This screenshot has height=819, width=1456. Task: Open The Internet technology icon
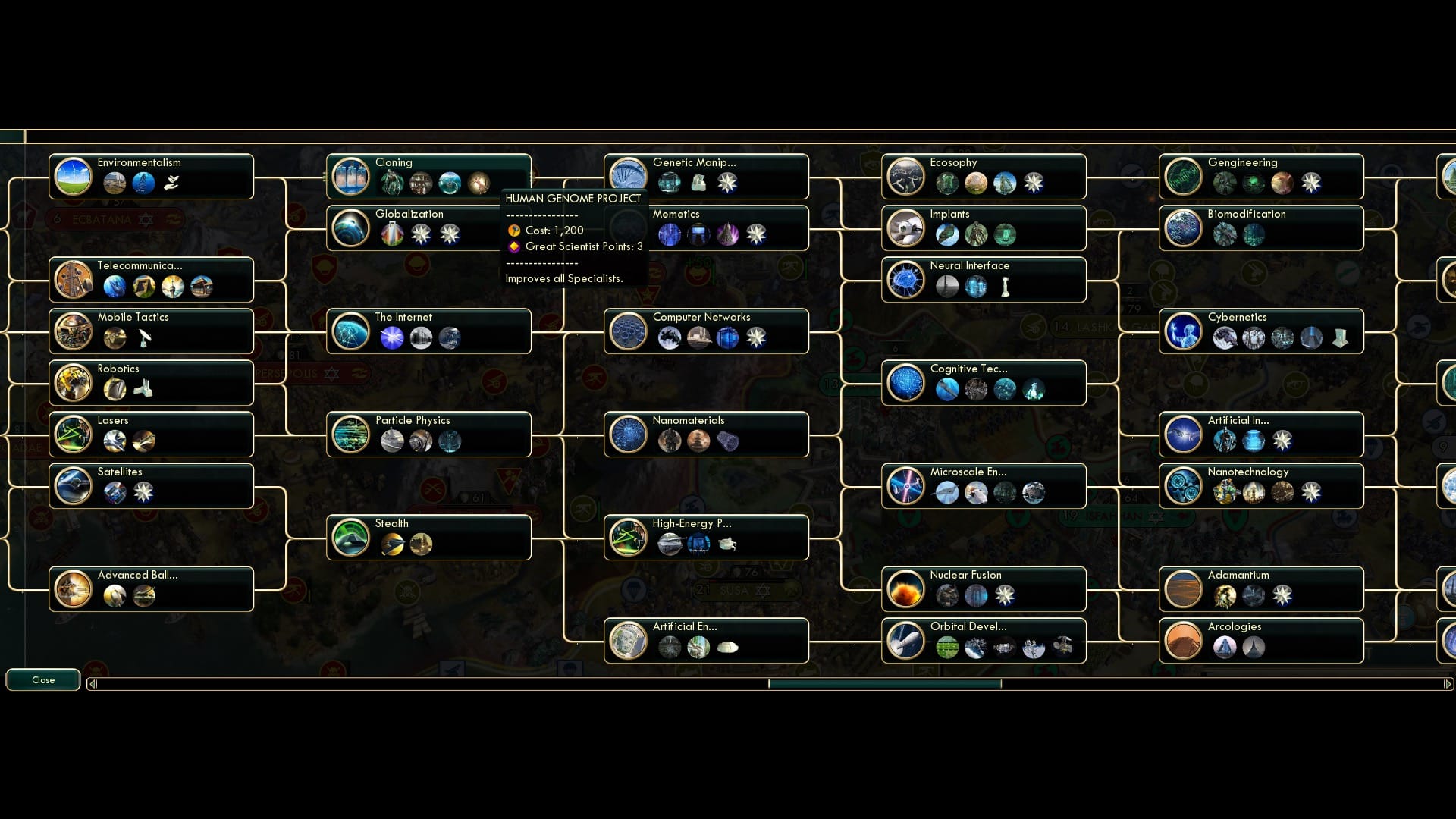[x=351, y=331]
